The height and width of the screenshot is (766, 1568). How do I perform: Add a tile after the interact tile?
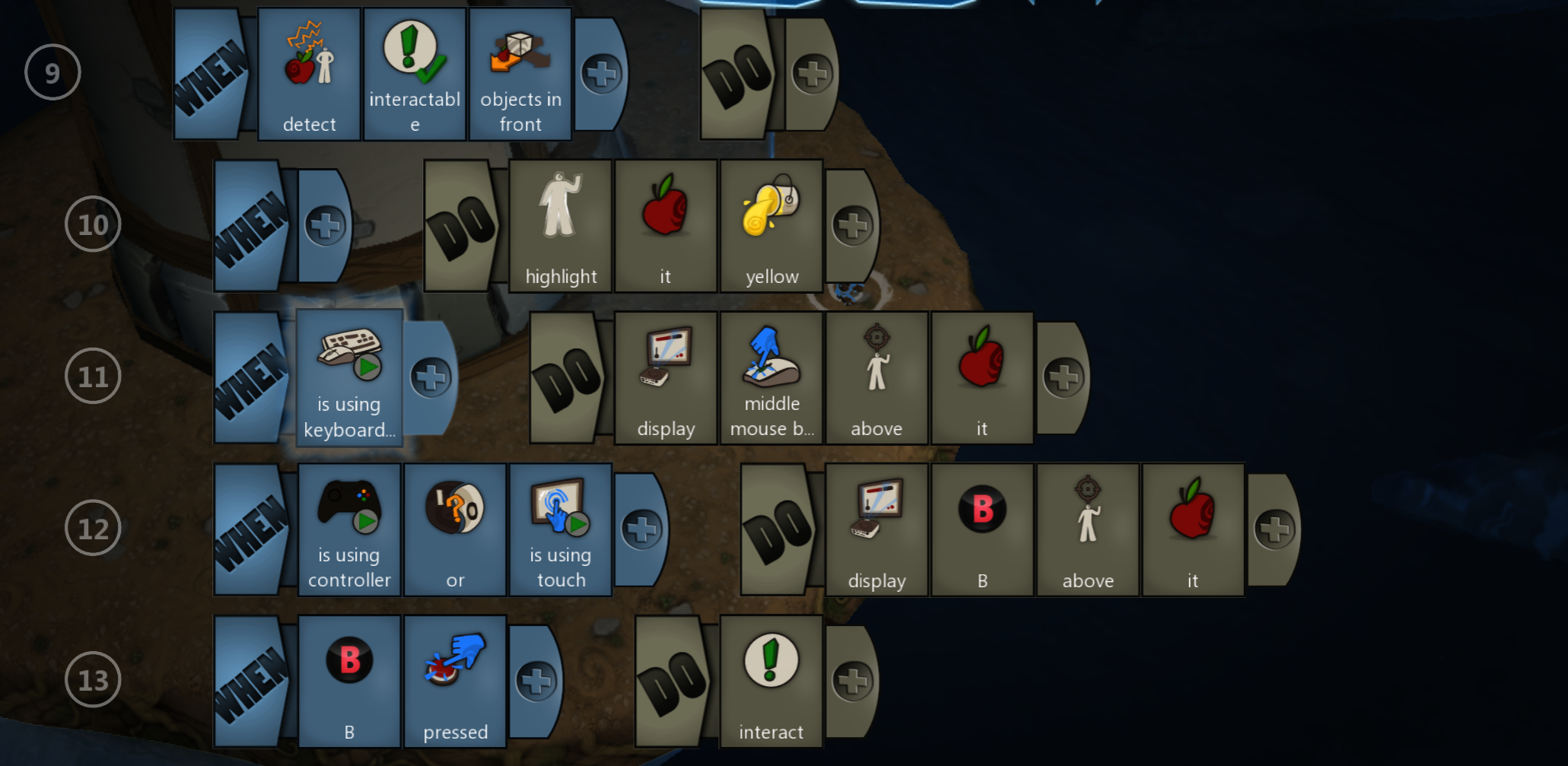coord(852,682)
